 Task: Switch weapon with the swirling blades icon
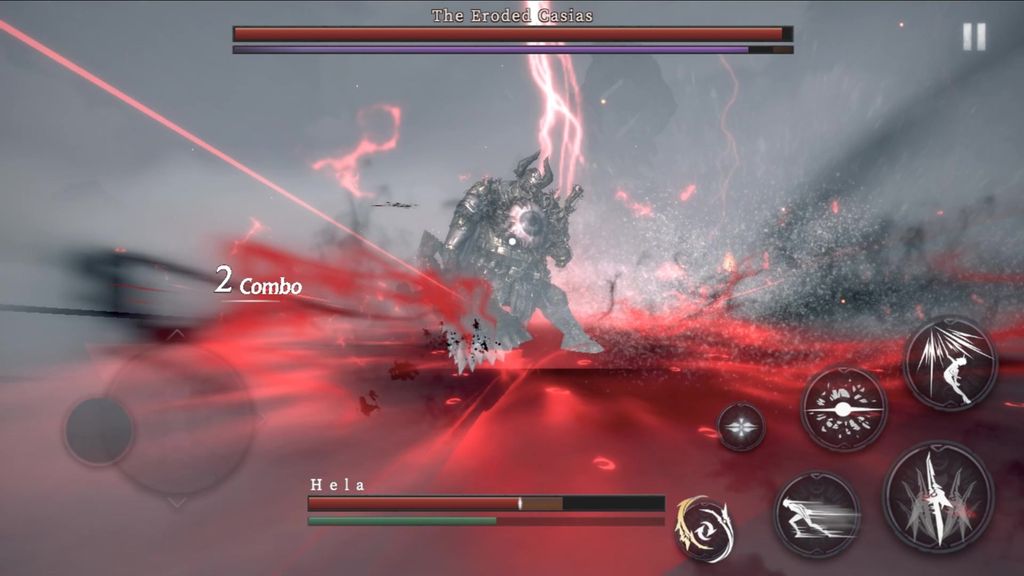[704, 526]
